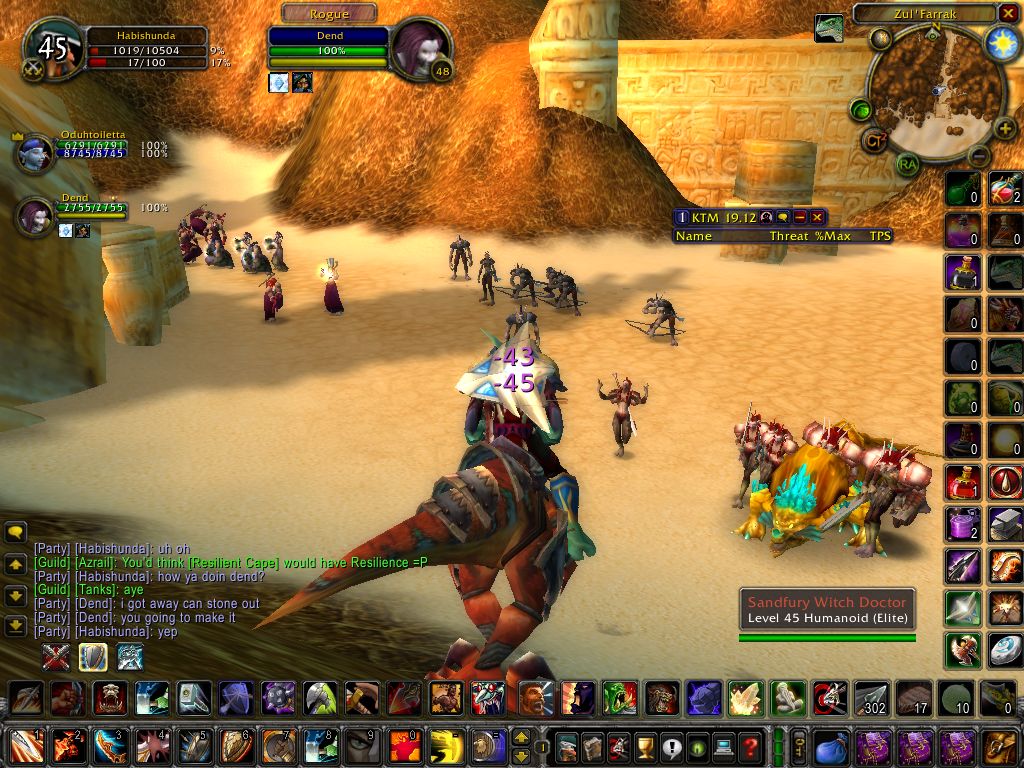
Task: Open the blue backpack bag
Action: point(830,746)
